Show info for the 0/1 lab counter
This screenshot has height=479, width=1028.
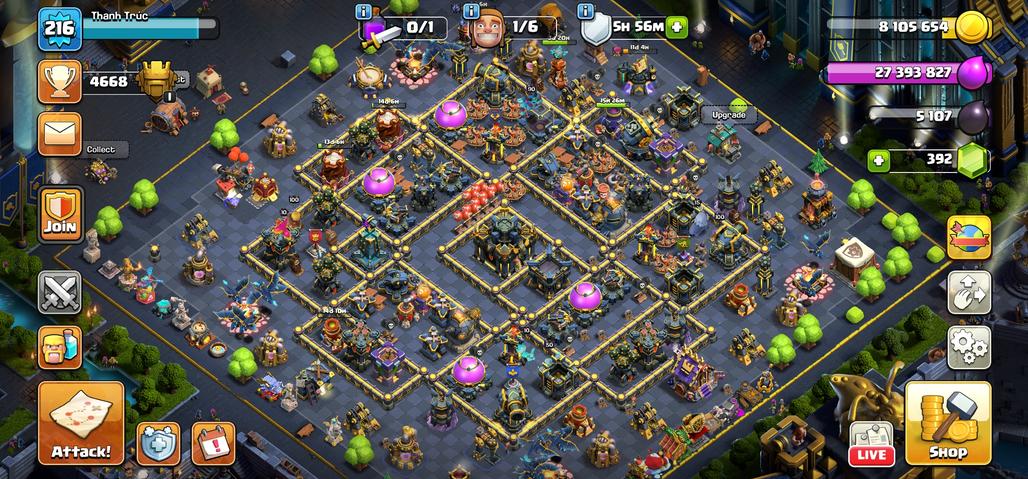(x=364, y=11)
